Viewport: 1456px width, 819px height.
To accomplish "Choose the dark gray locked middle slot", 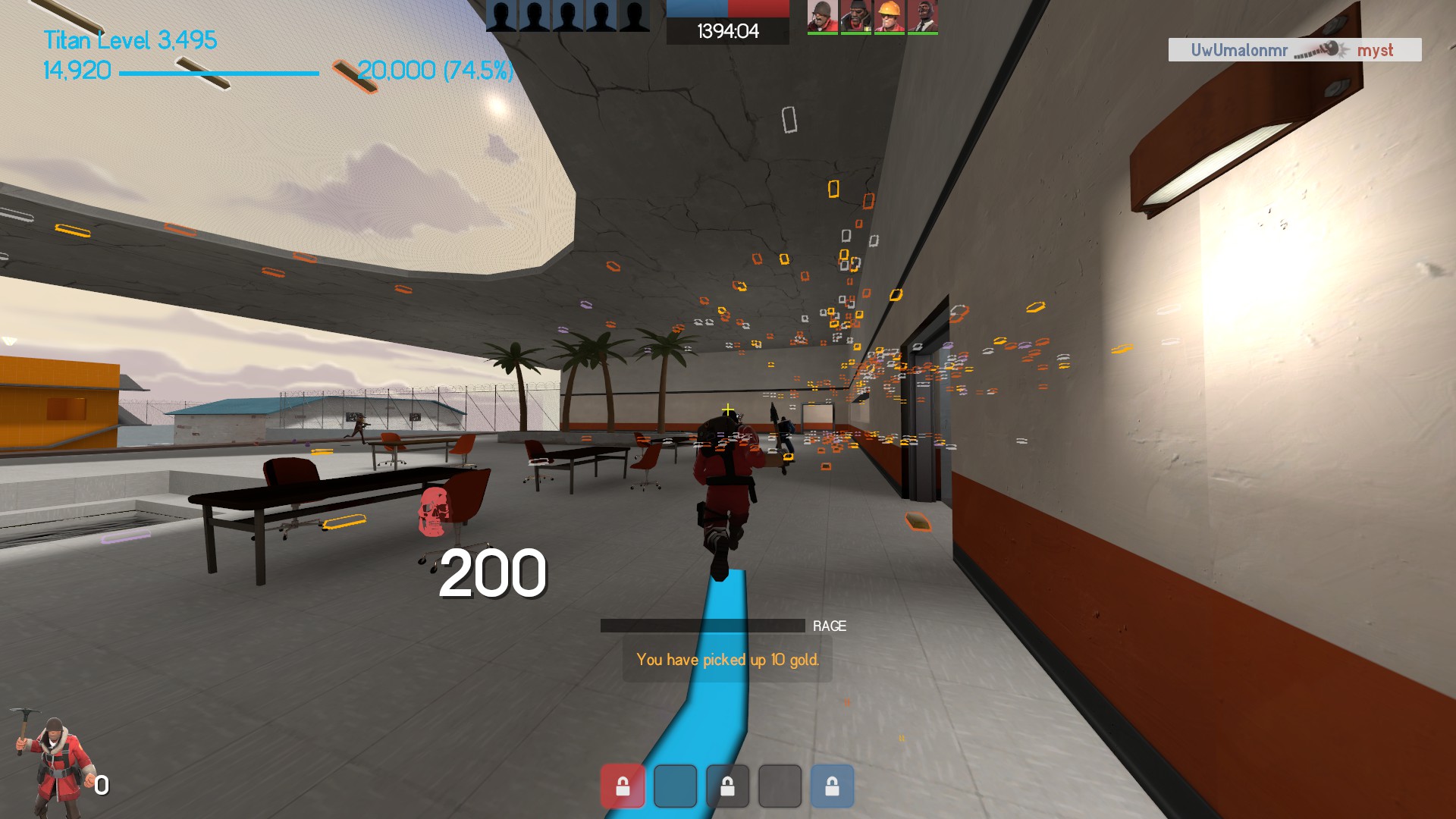I will tap(727, 786).
